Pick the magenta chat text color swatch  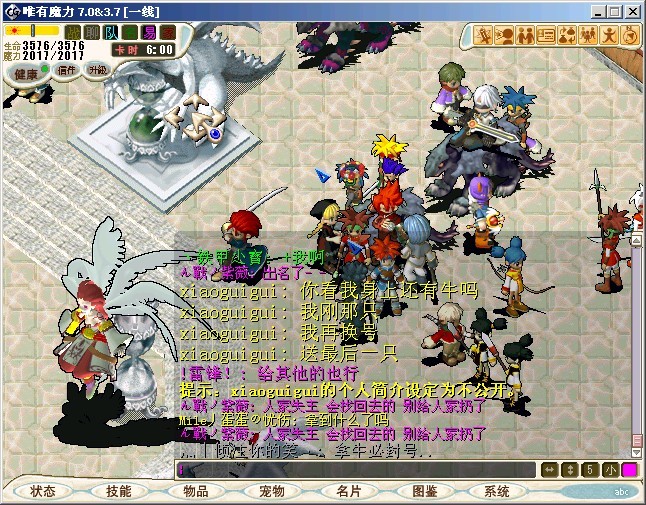629,469
